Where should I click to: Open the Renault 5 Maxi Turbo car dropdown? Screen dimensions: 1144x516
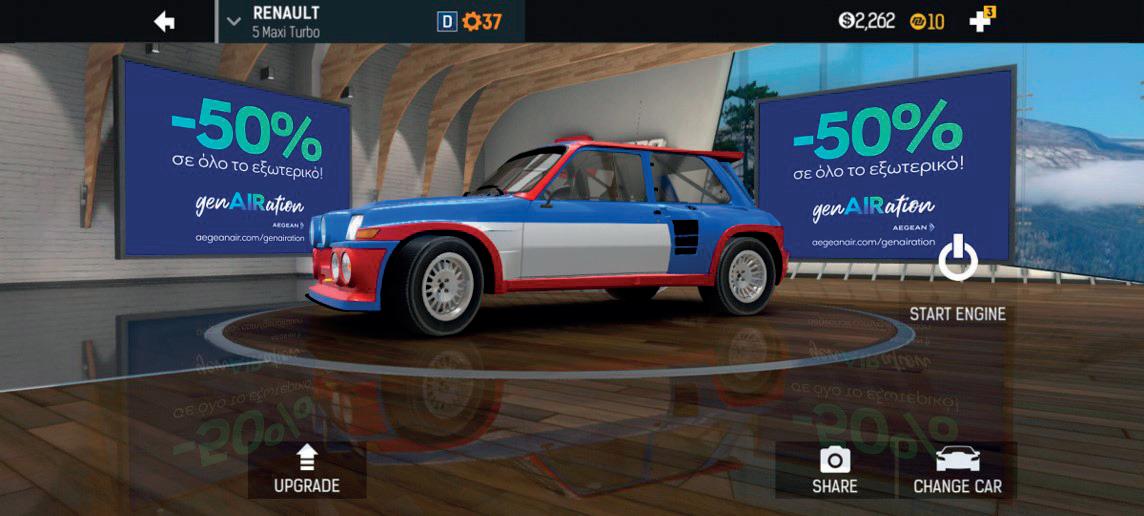click(234, 21)
